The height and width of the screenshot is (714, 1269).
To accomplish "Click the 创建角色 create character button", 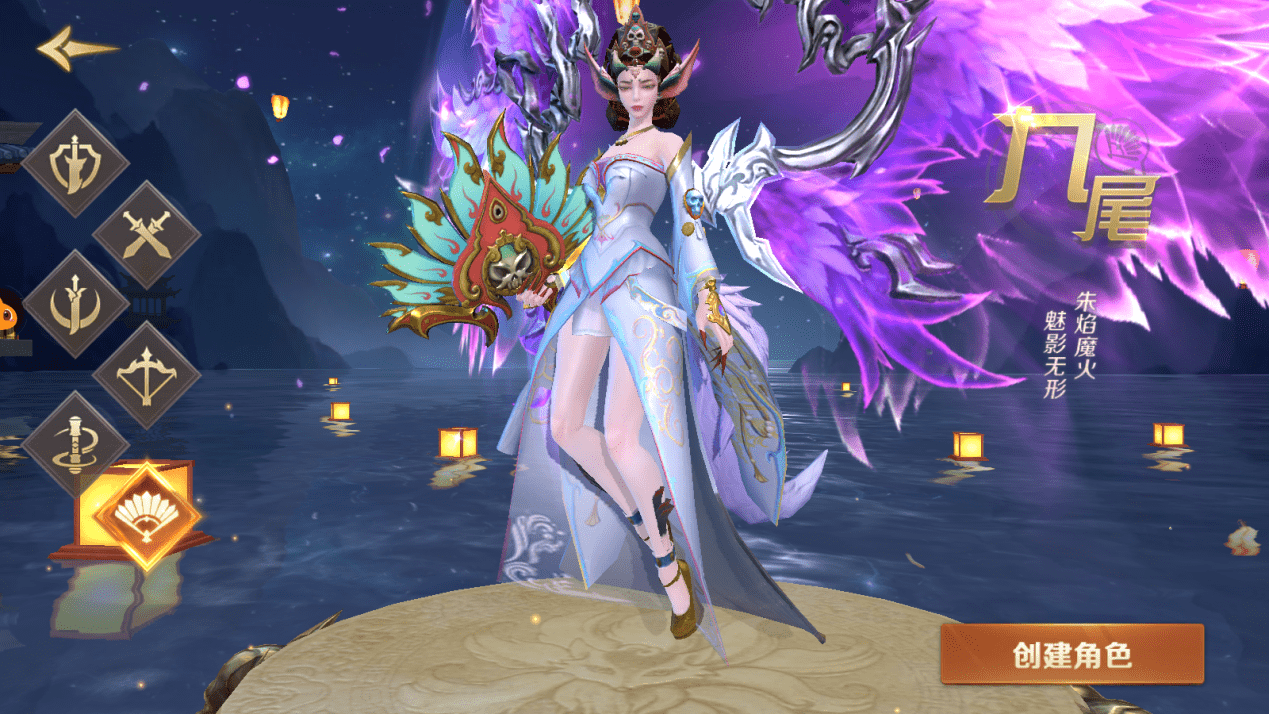I will [1071, 654].
